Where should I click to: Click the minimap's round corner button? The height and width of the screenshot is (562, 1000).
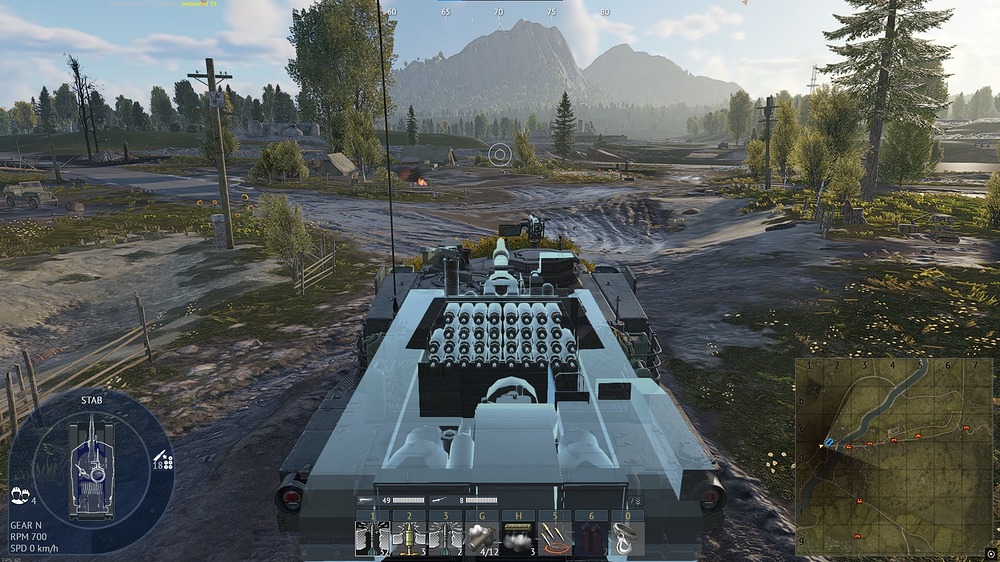[990, 553]
